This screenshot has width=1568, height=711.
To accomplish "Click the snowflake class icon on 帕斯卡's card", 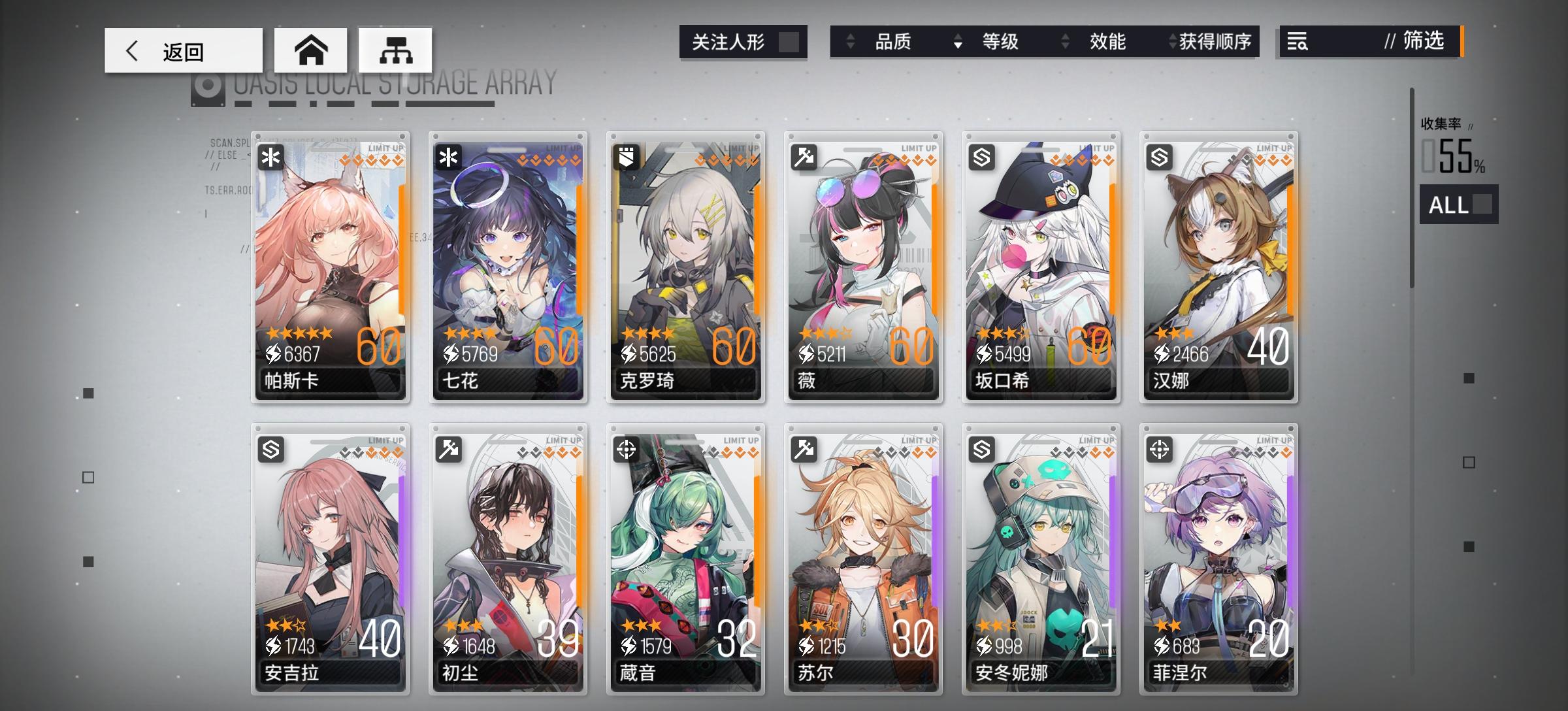I will coord(270,156).
